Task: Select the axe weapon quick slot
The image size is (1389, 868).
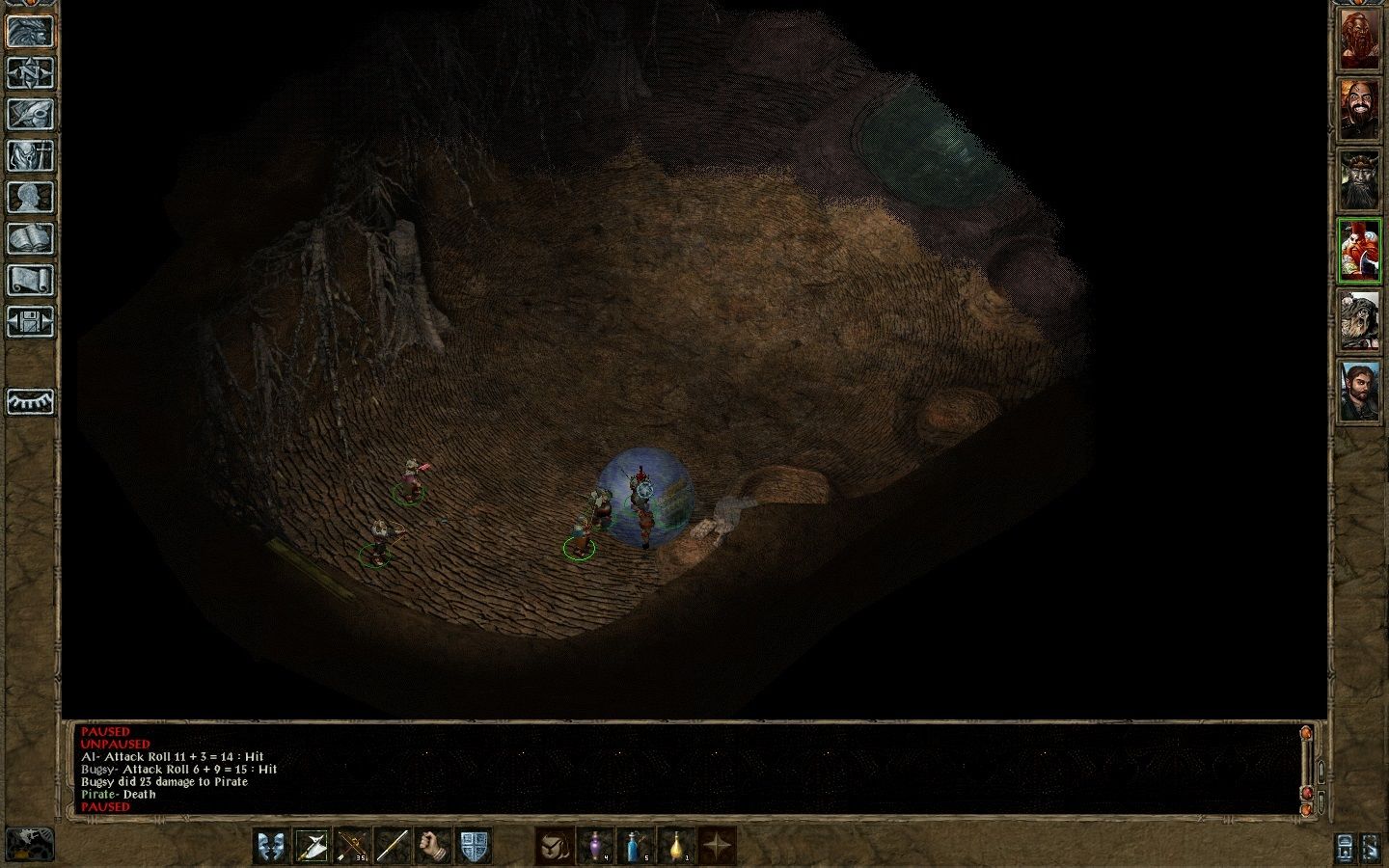Action: click(312, 846)
